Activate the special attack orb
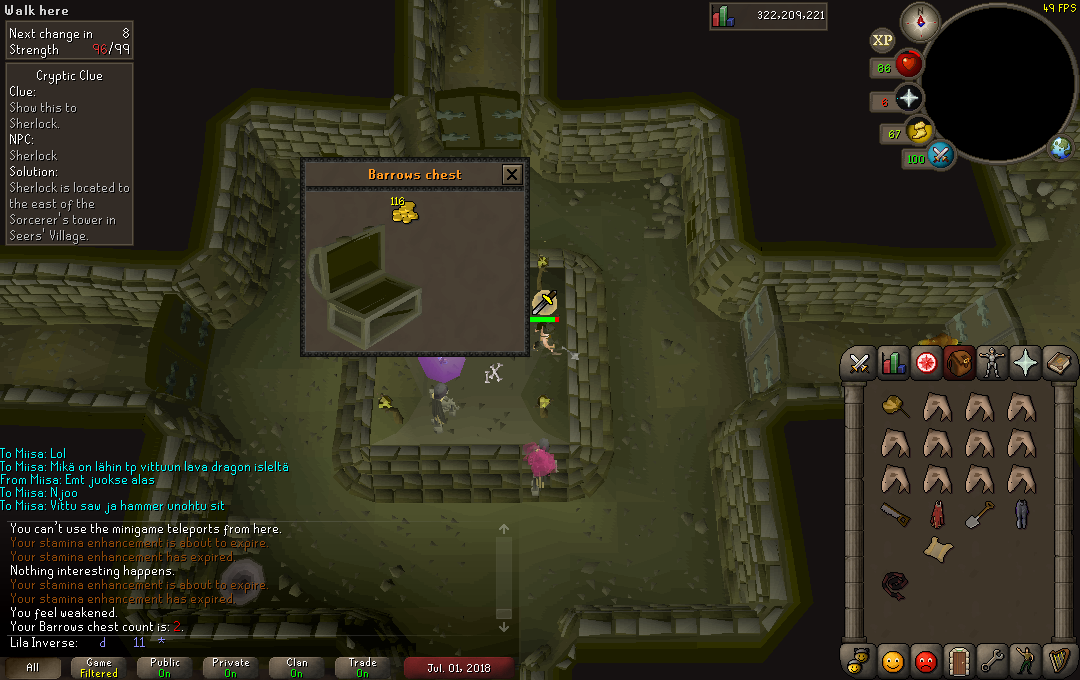This screenshot has width=1080, height=680. point(940,156)
